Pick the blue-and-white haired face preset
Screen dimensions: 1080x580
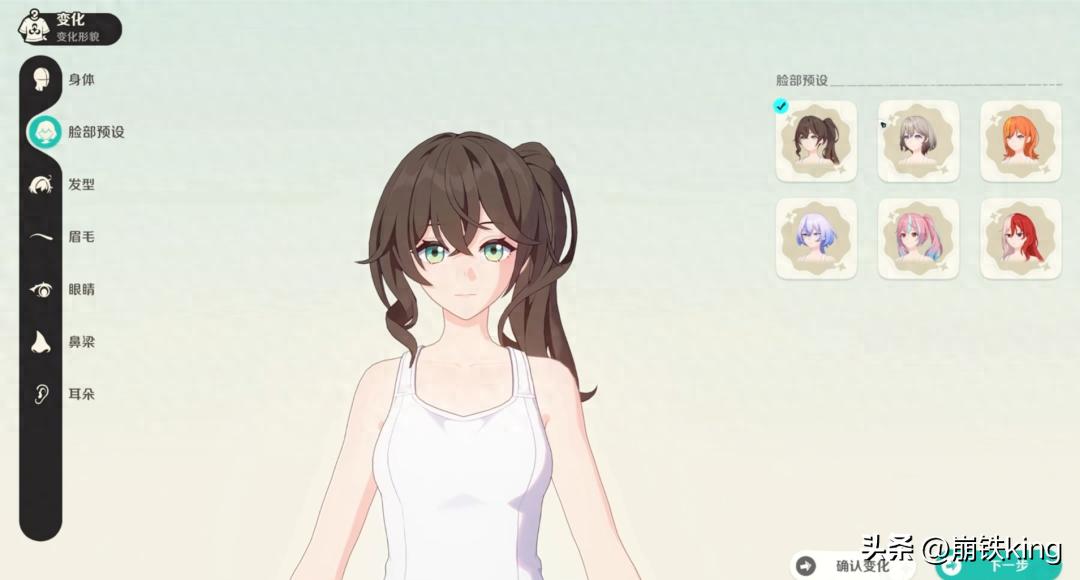click(x=816, y=239)
